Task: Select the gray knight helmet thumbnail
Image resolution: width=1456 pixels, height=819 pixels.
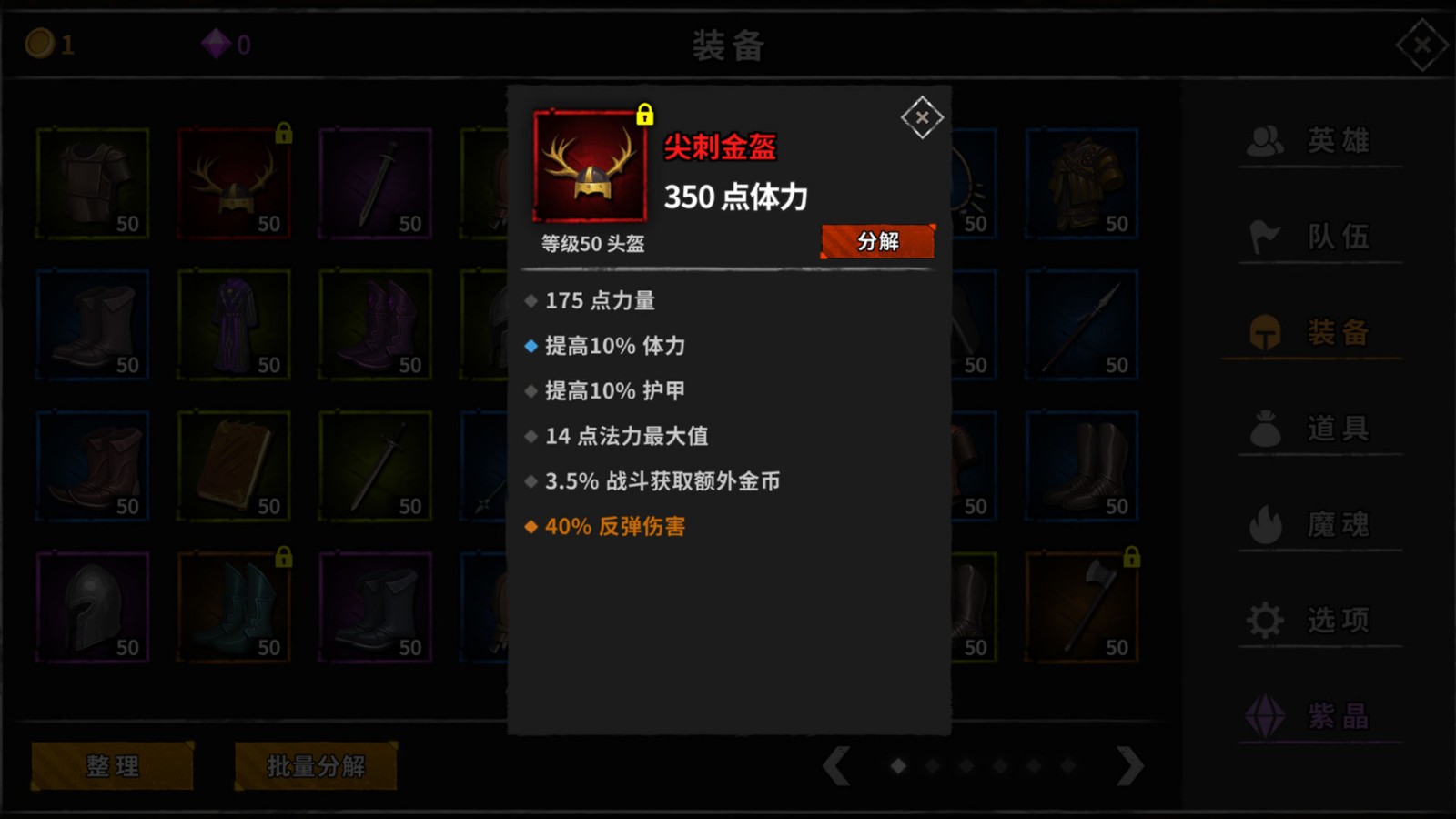Action: [x=91, y=607]
